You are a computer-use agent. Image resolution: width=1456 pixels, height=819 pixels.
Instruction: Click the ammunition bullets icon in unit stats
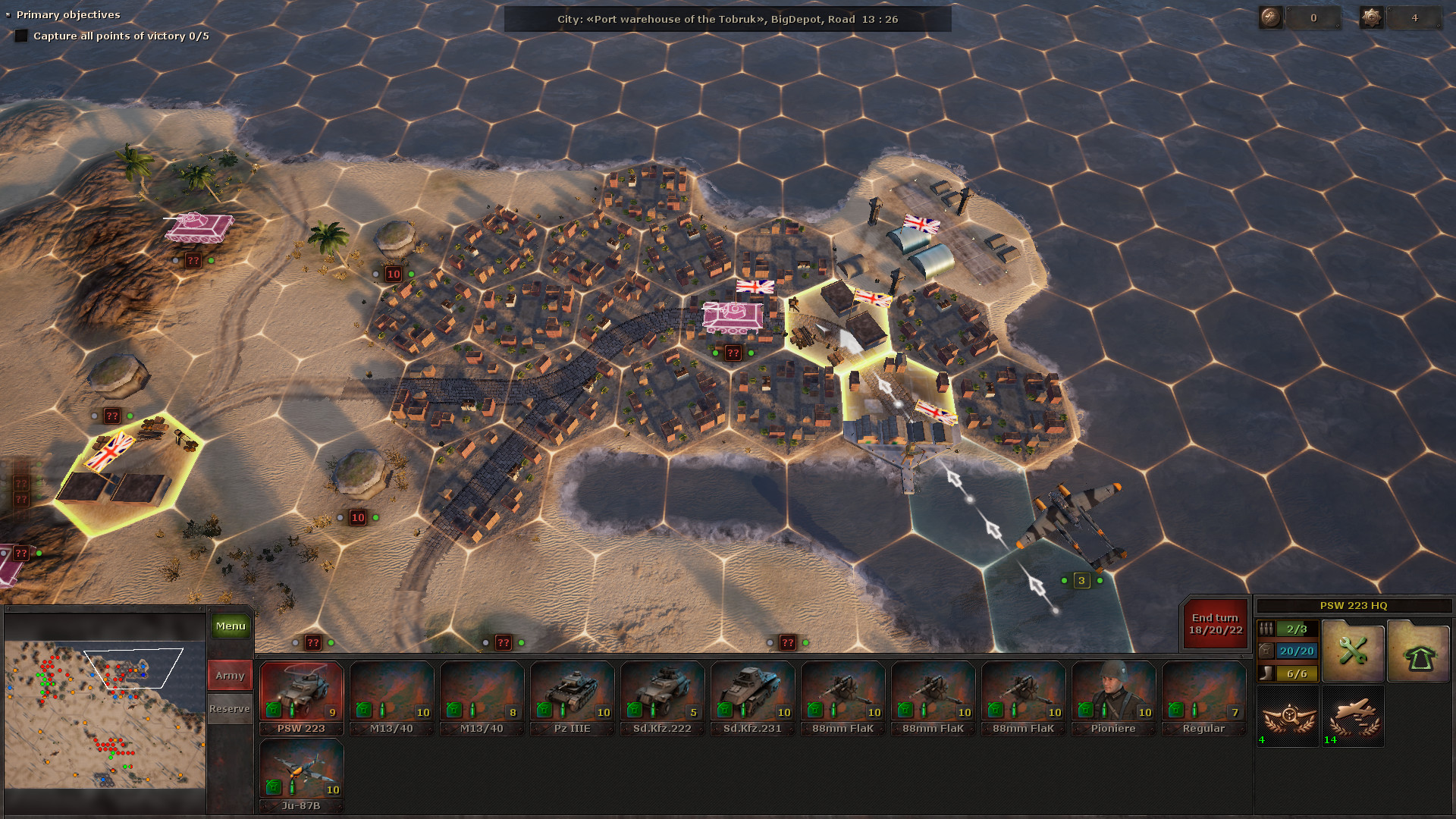click(1265, 628)
